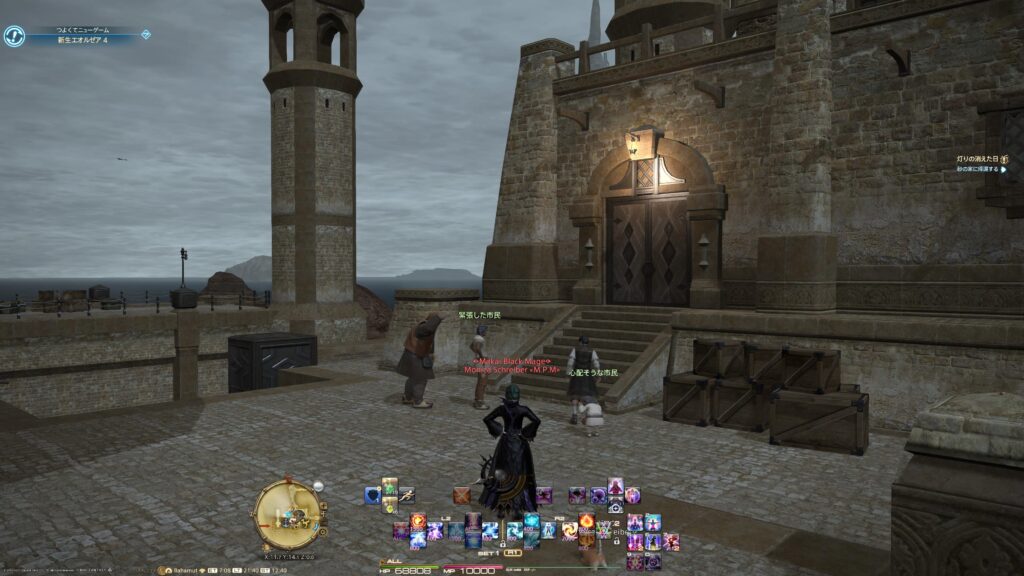Activate the blue shield ability icon
Screen dimensions: 1024x576
point(372,494)
